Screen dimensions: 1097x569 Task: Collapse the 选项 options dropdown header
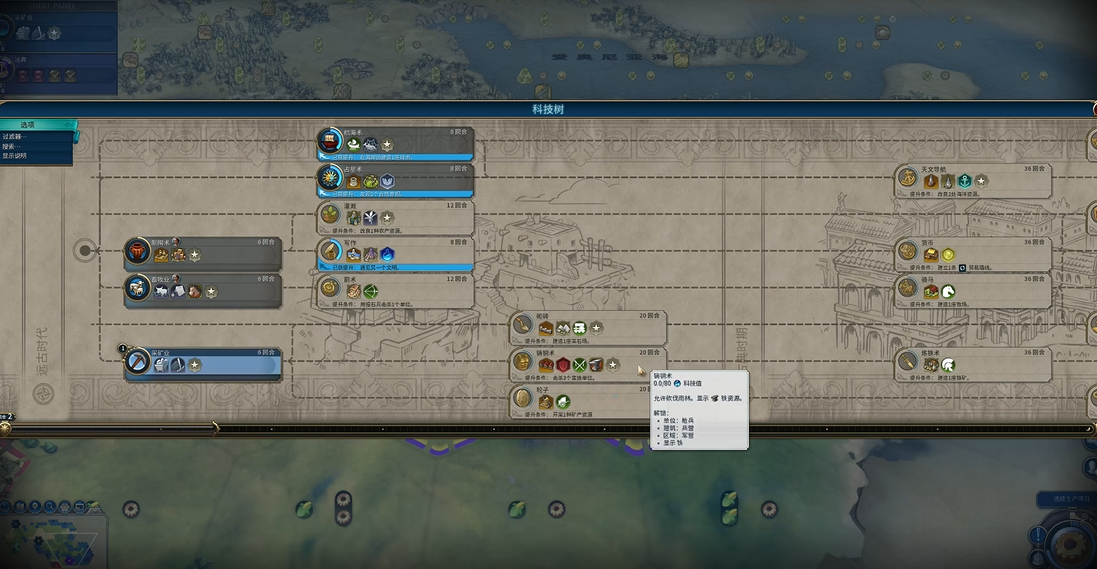pos(36,125)
